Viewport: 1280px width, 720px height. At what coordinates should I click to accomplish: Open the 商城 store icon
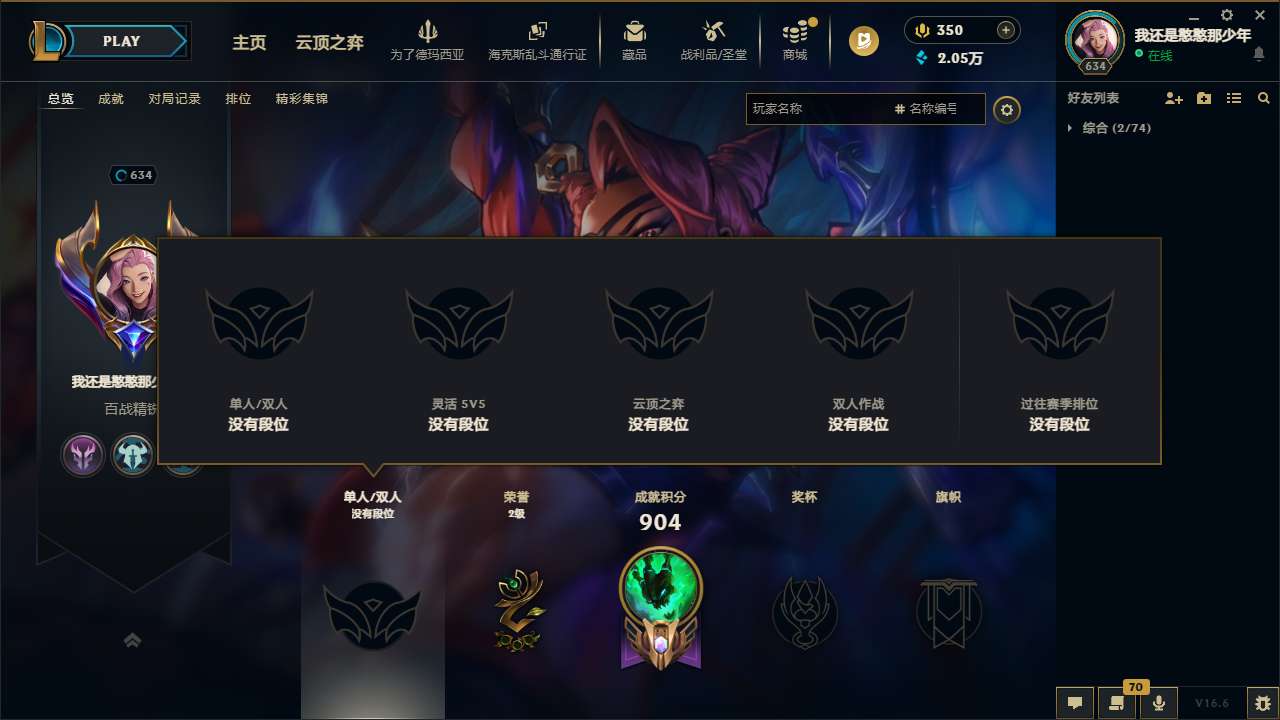pyautogui.click(x=795, y=32)
